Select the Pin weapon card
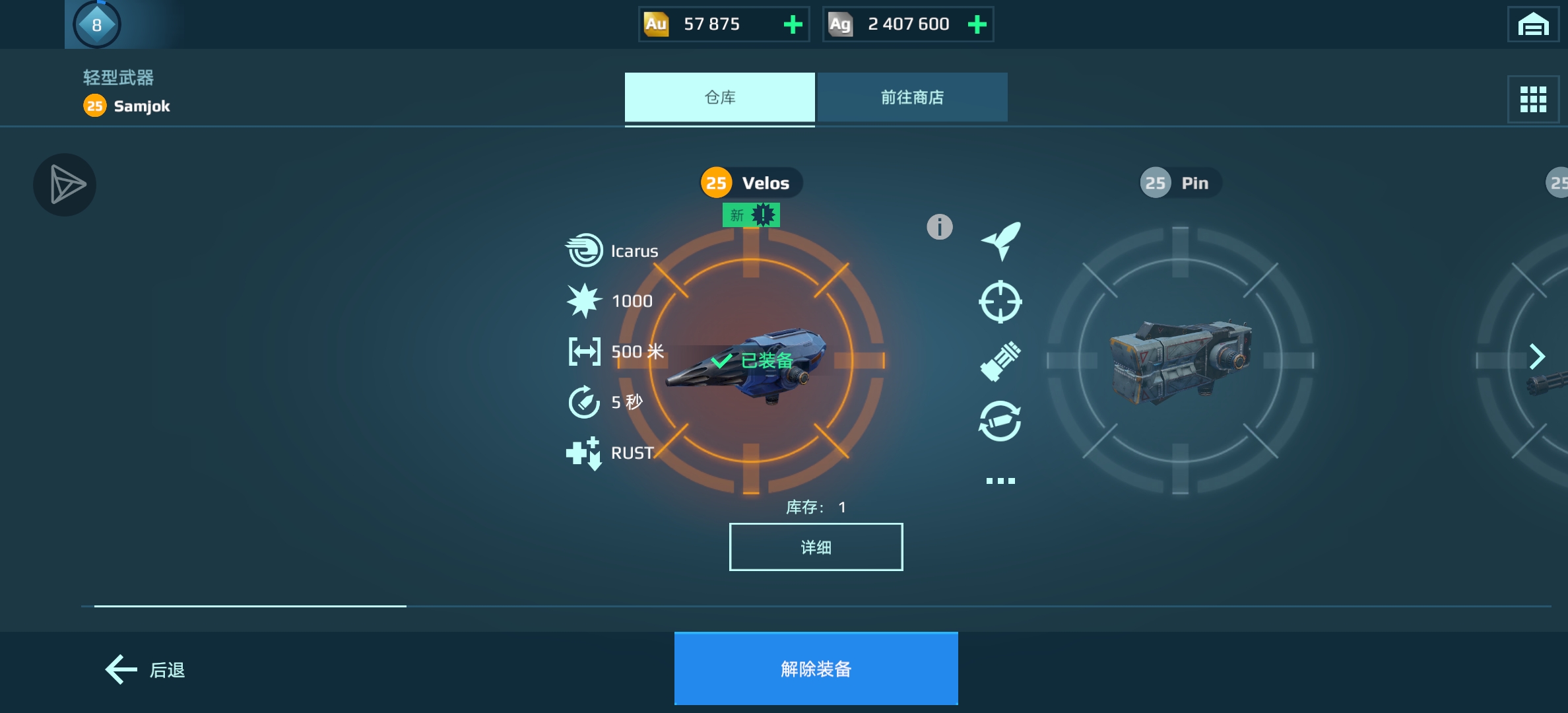Screen dimensions: 1568x713 (1180, 360)
